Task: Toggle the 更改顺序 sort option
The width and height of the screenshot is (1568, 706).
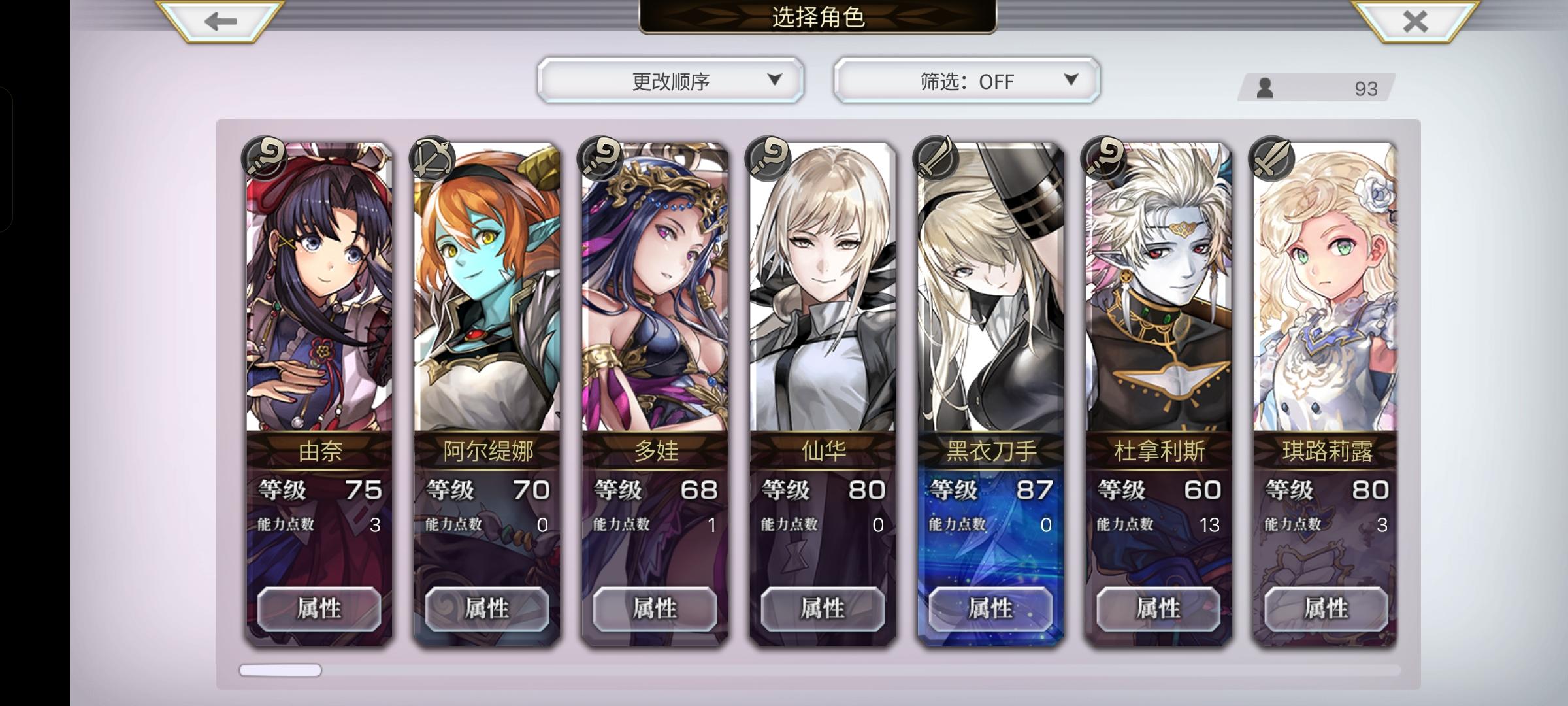Action: click(669, 80)
